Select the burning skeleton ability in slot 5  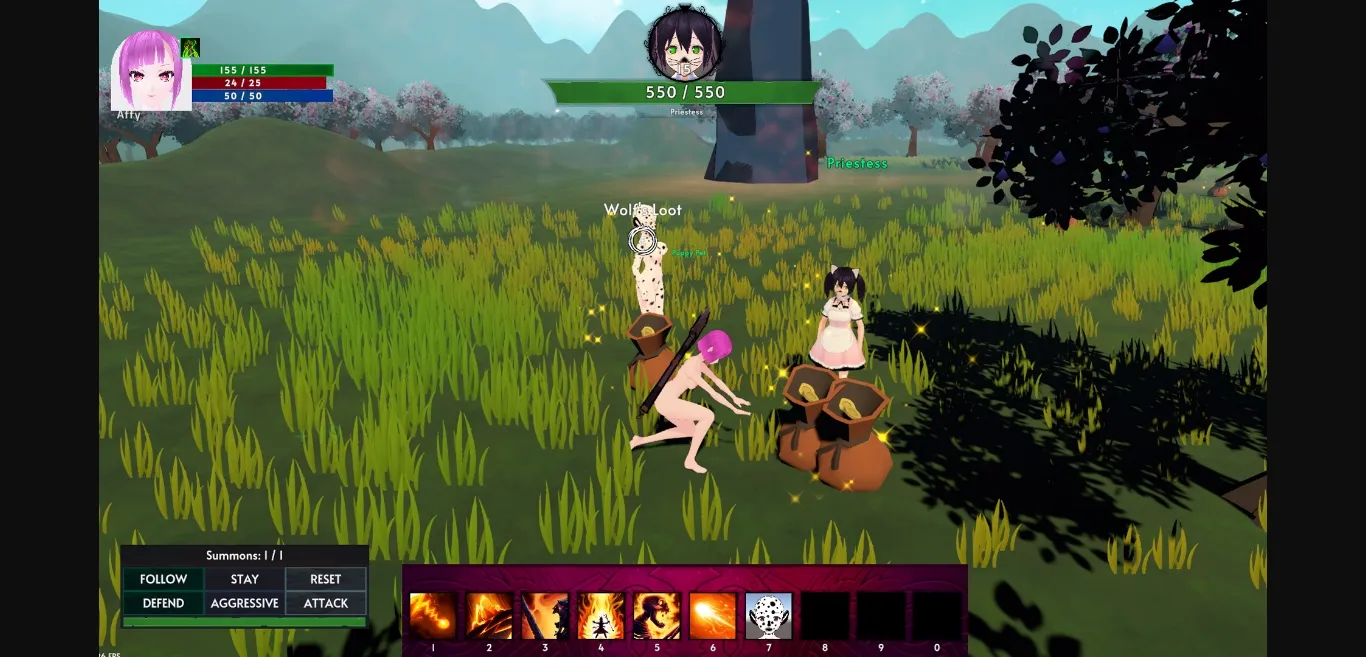[657, 616]
